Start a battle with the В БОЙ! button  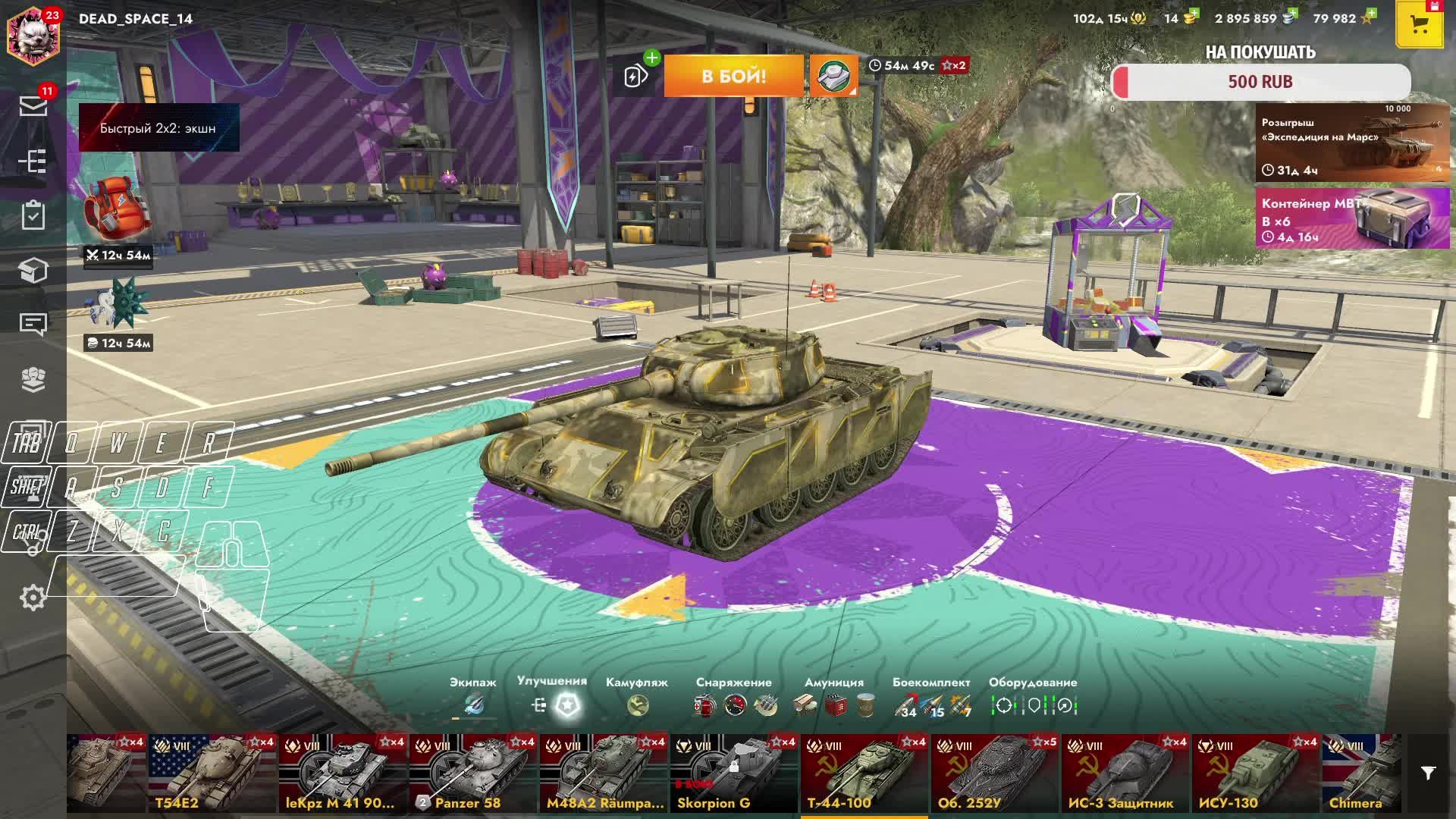pyautogui.click(x=733, y=76)
